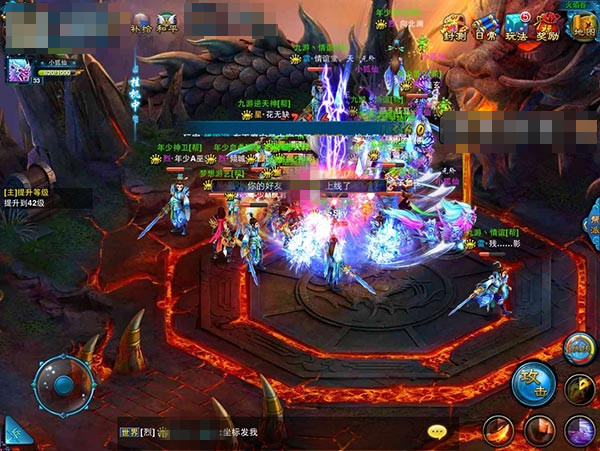Viewport: 600px width, 451px height.
Task: Cast the purple lightning skill
Action: pos(579,430)
